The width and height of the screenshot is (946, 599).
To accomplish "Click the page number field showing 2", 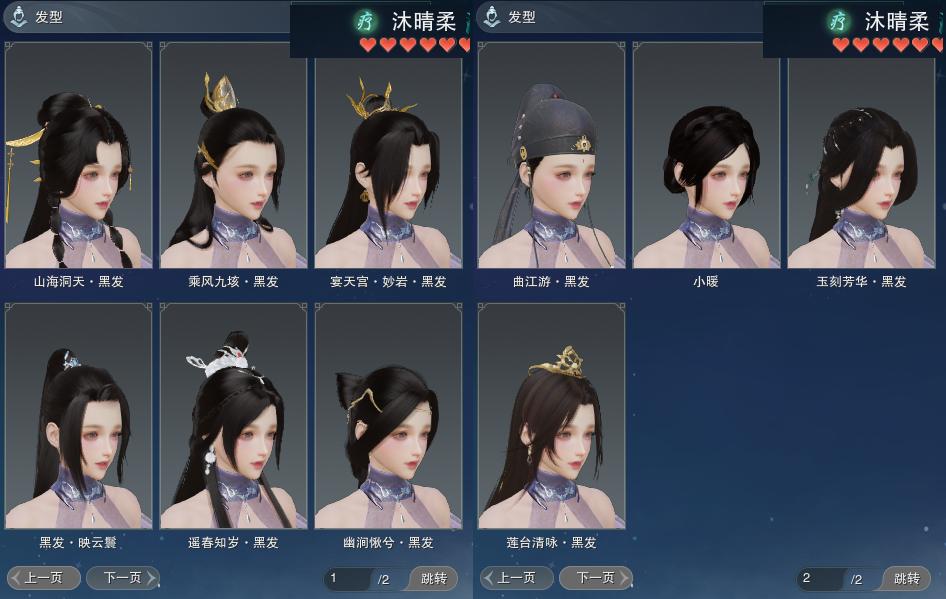I will pyautogui.click(x=819, y=578).
